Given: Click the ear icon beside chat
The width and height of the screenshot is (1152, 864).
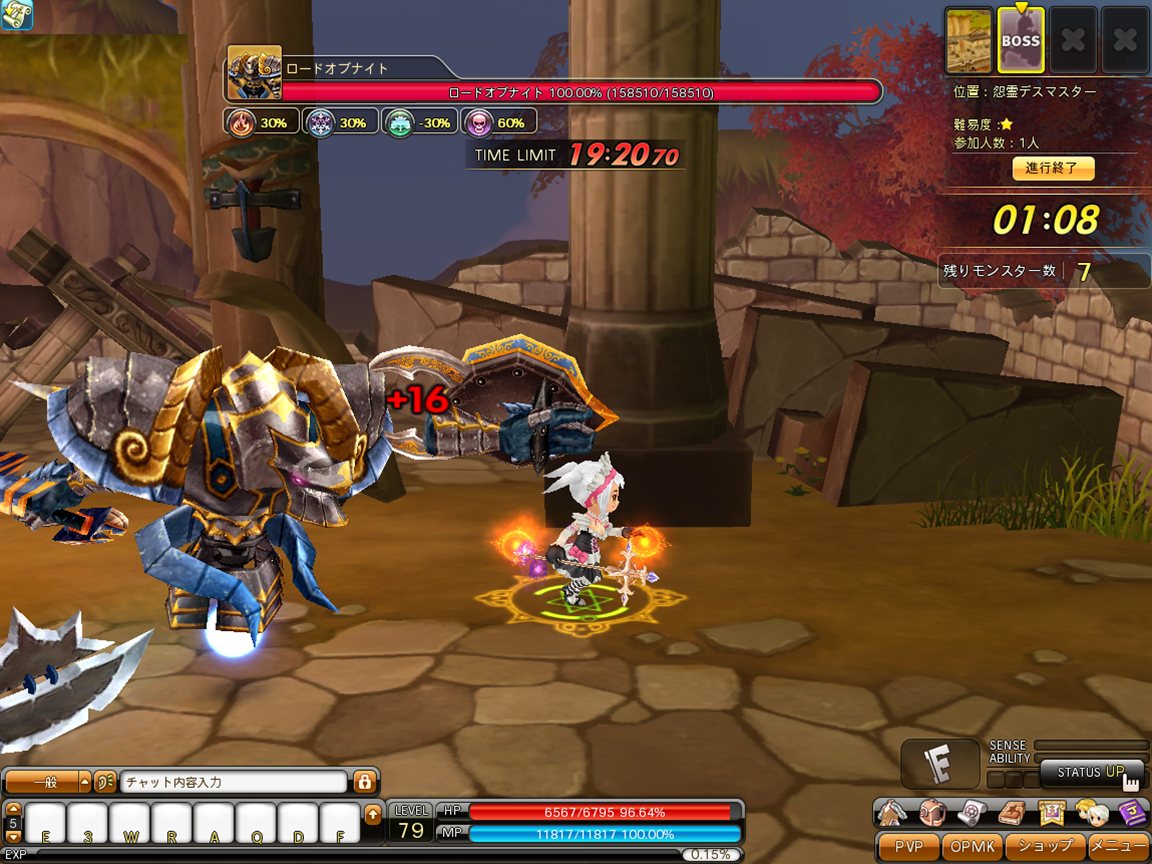Looking at the screenshot, I should pyautogui.click(x=104, y=782).
